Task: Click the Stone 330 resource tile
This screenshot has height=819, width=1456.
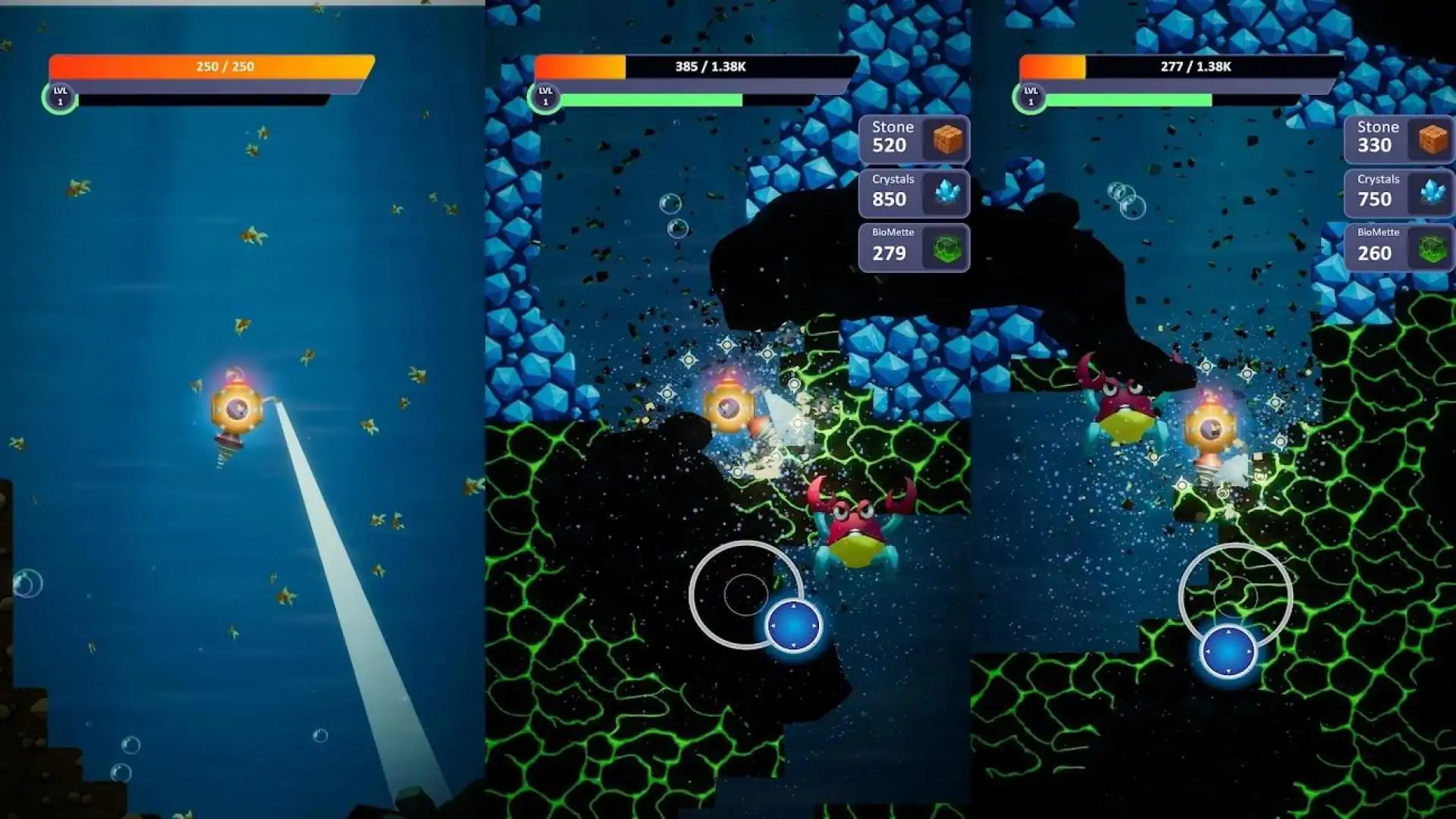Action: tap(1399, 139)
